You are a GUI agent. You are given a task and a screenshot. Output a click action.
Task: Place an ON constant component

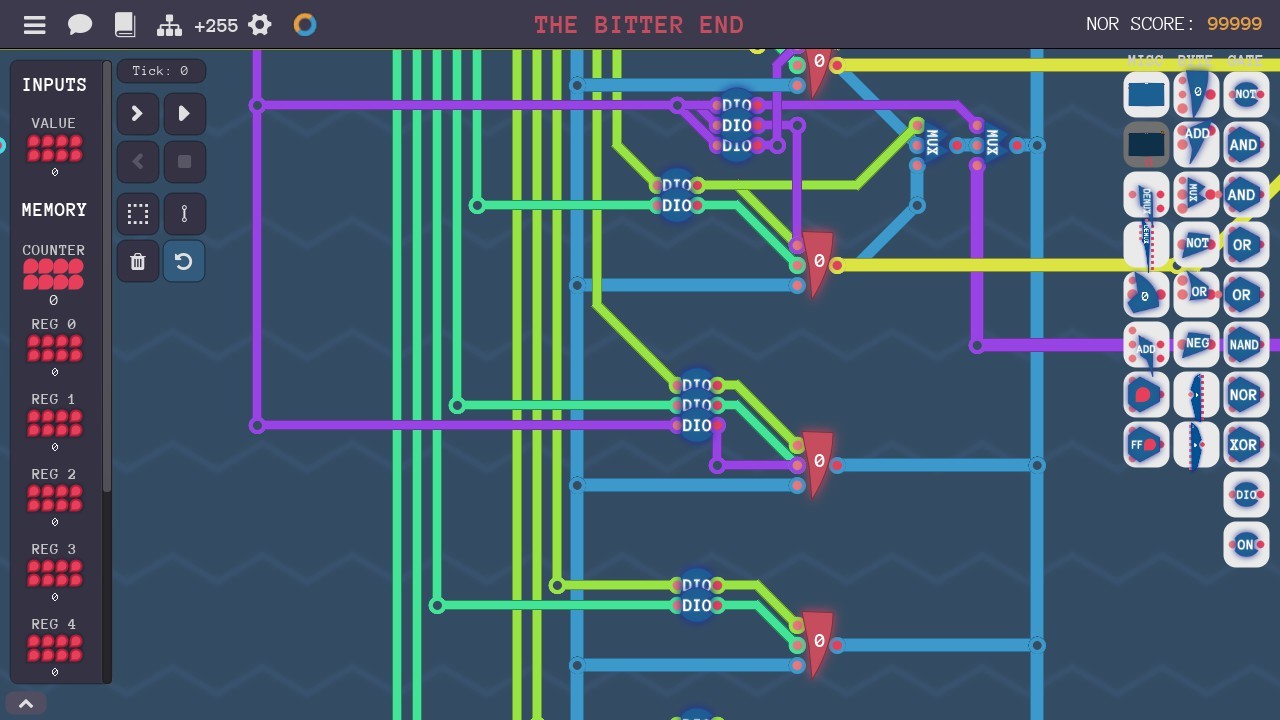point(1245,544)
